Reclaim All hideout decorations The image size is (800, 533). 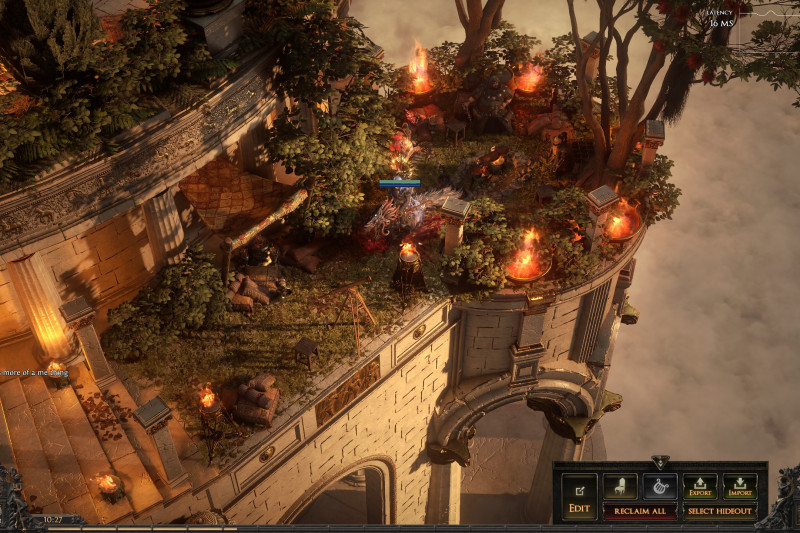click(640, 511)
